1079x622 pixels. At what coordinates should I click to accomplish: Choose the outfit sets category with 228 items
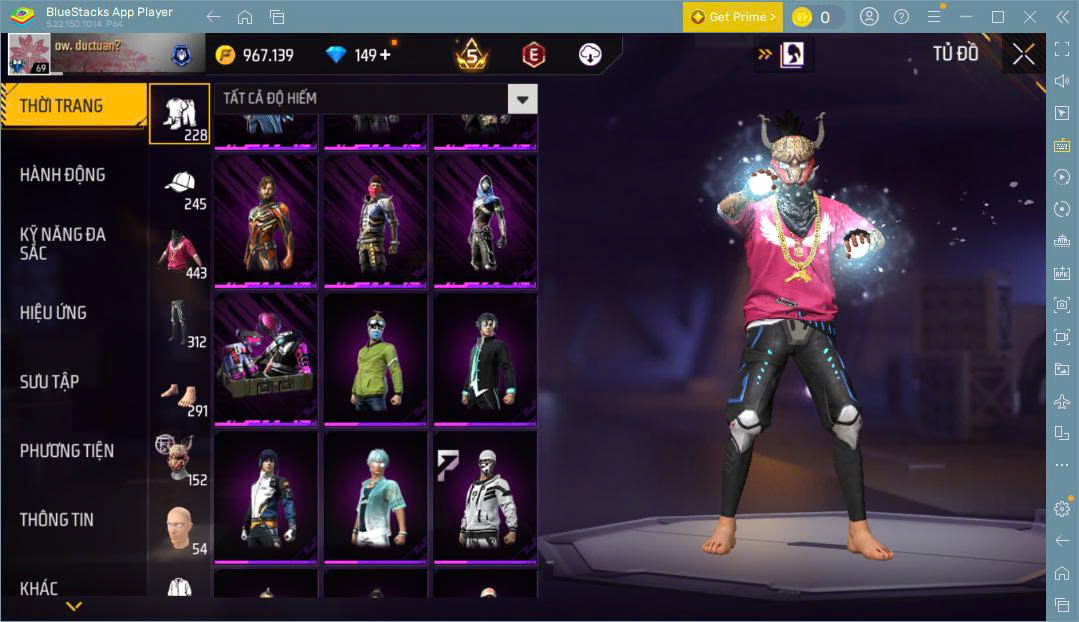point(180,113)
